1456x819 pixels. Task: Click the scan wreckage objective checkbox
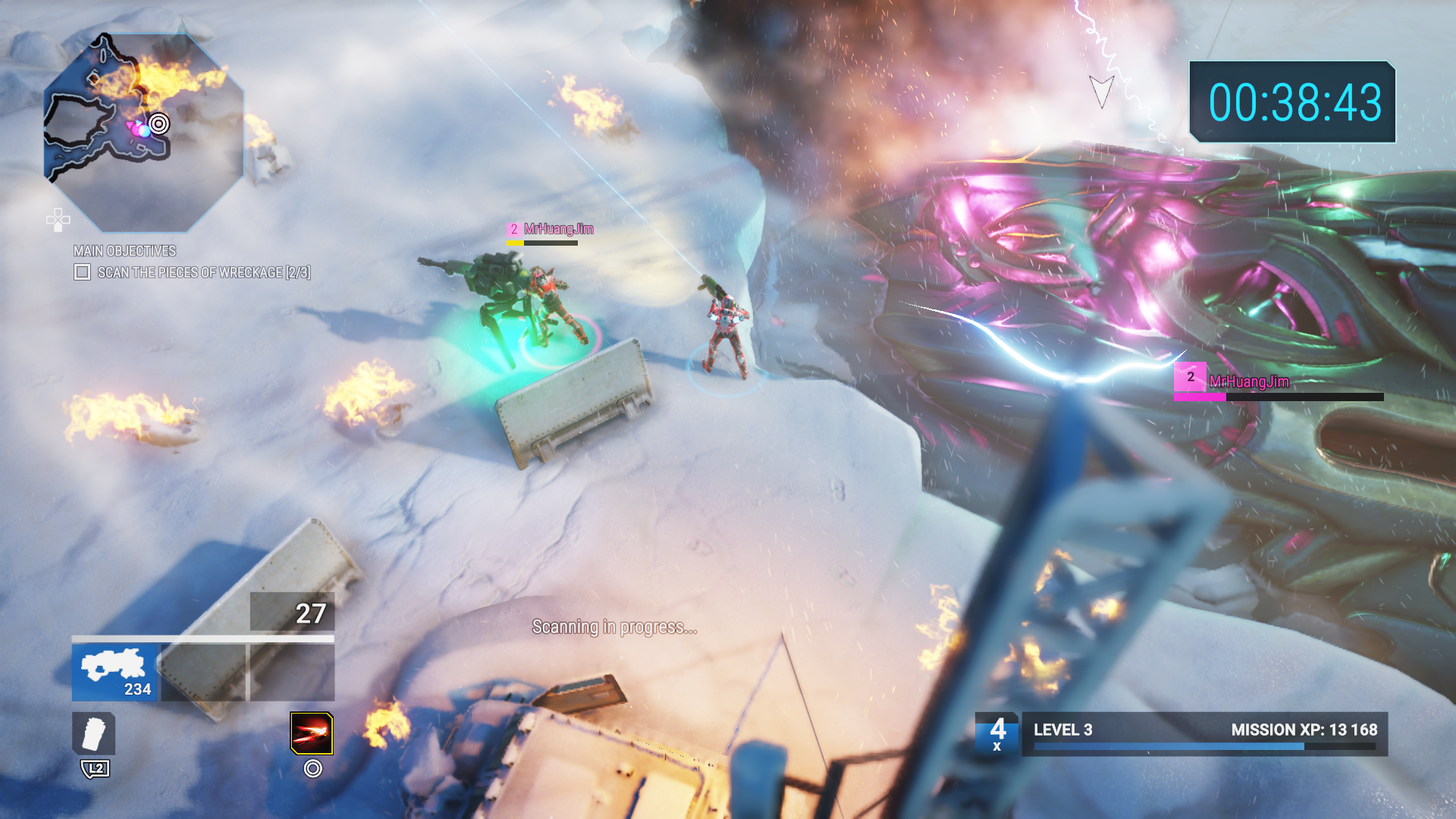click(83, 272)
